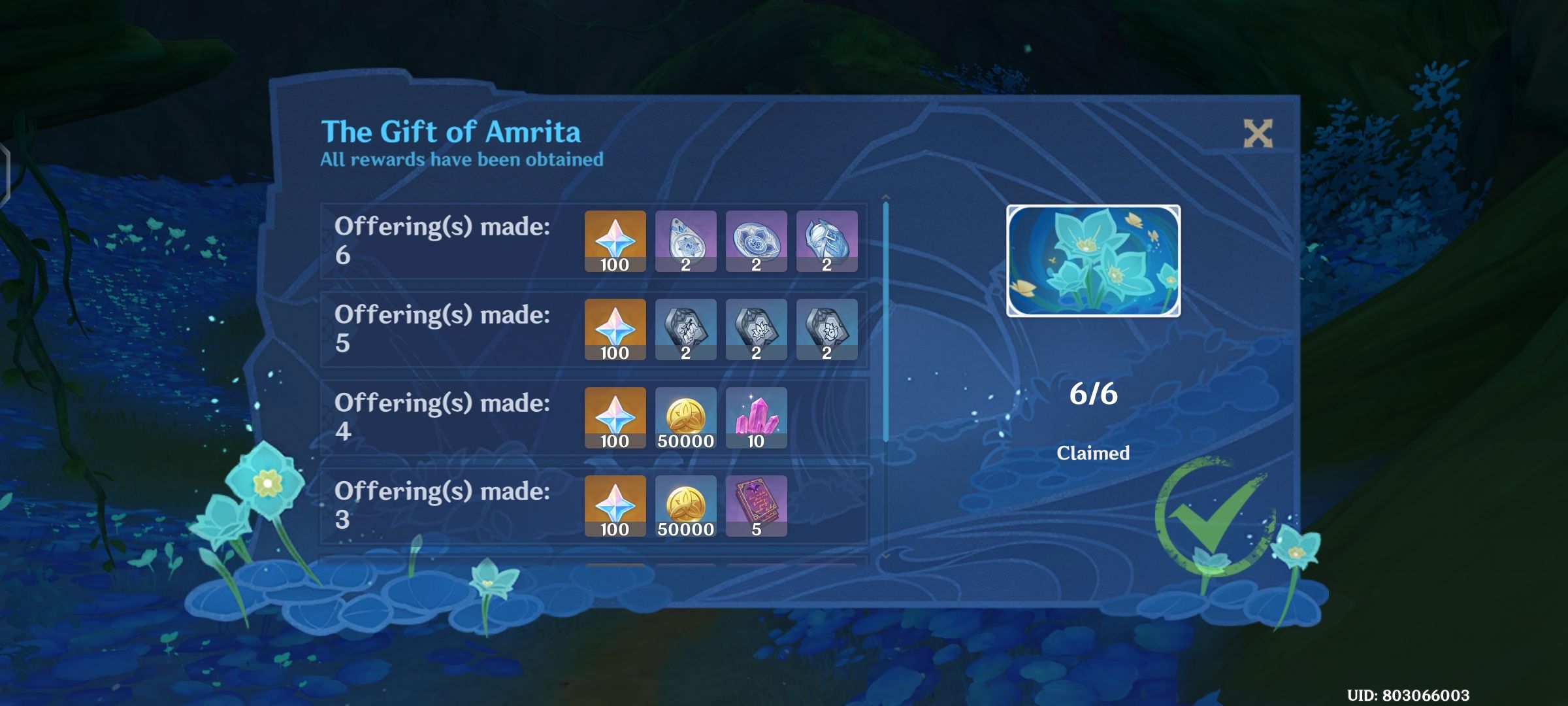Click the teardrop weapon ascension material icon
Viewport: 1568px width, 706px height.
(x=687, y=242)
